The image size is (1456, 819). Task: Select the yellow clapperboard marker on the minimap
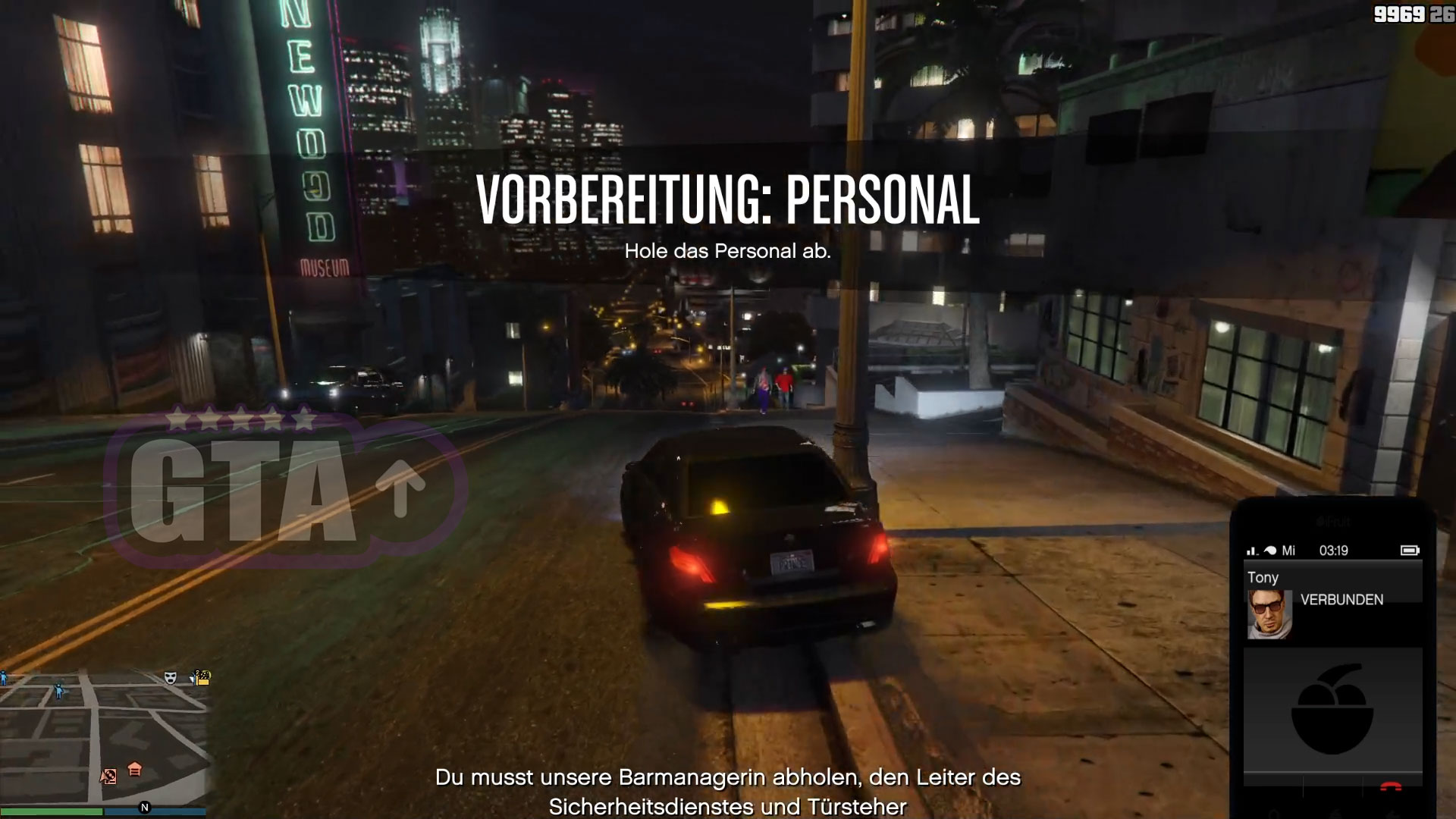(x=202, y=677)
